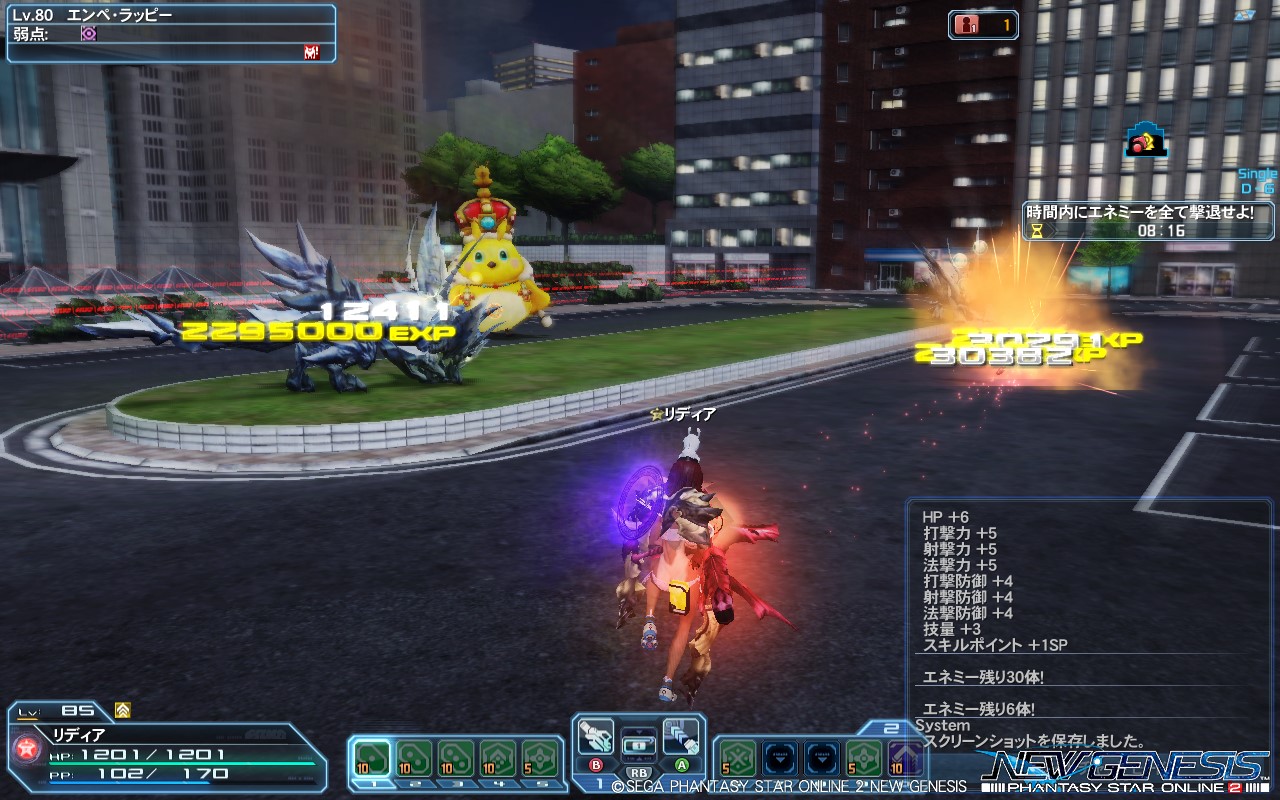Expand the second dark dropdown slot in the right palette
Image resolution: width=1280 pixels, height=800 pixels.
pos(821,757)
